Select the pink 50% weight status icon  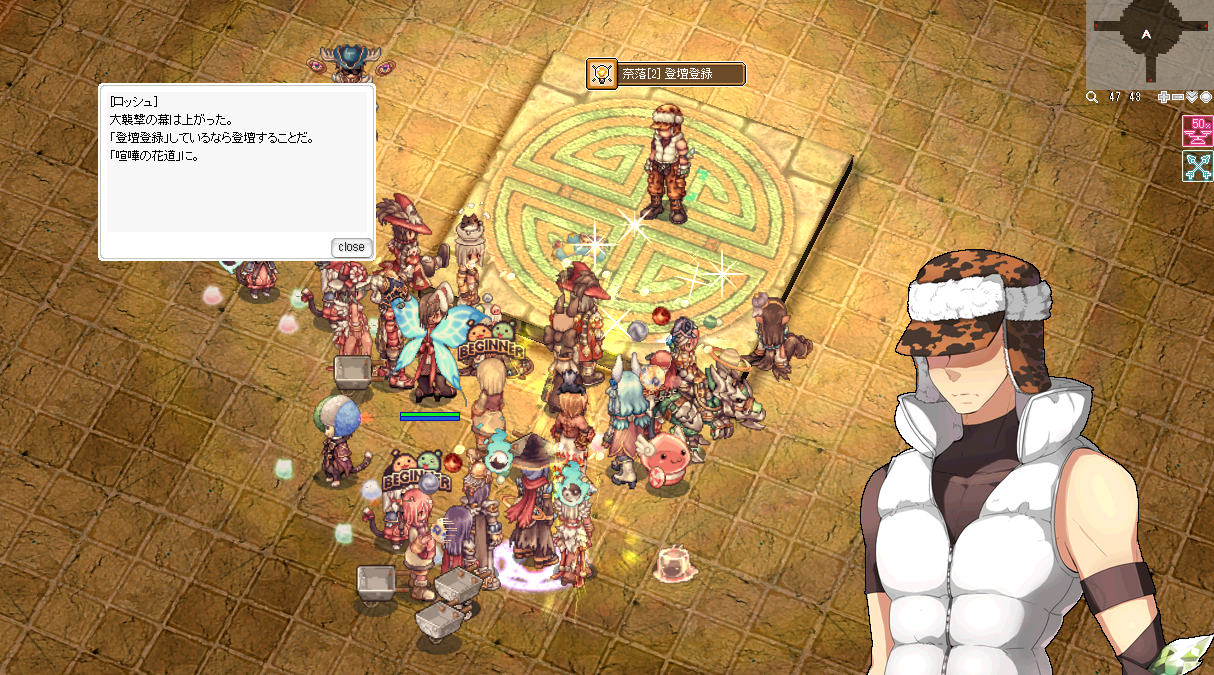tap(1197, 131)
